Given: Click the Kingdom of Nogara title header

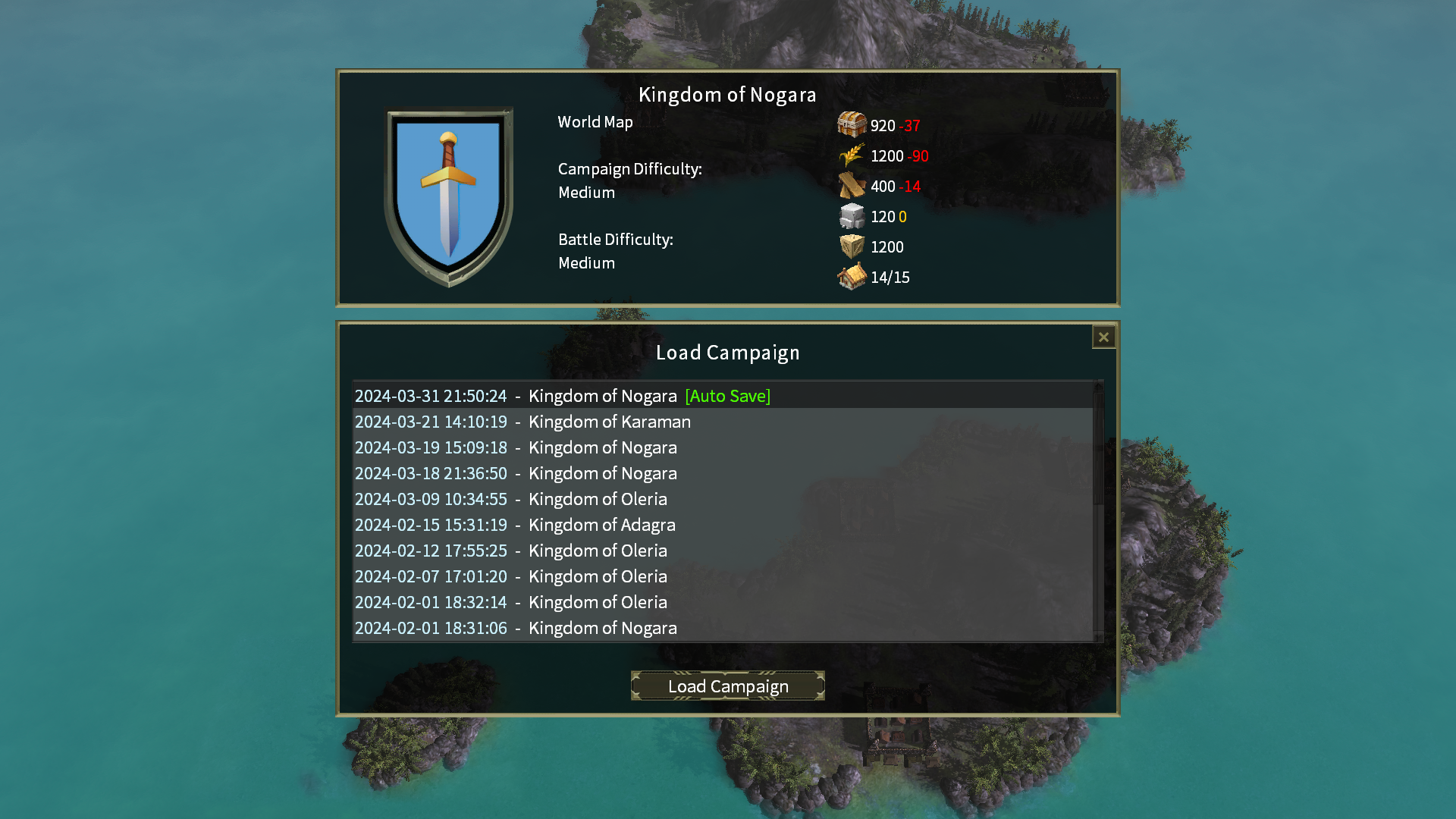Looking at the screenshot, I should point(727,95).
